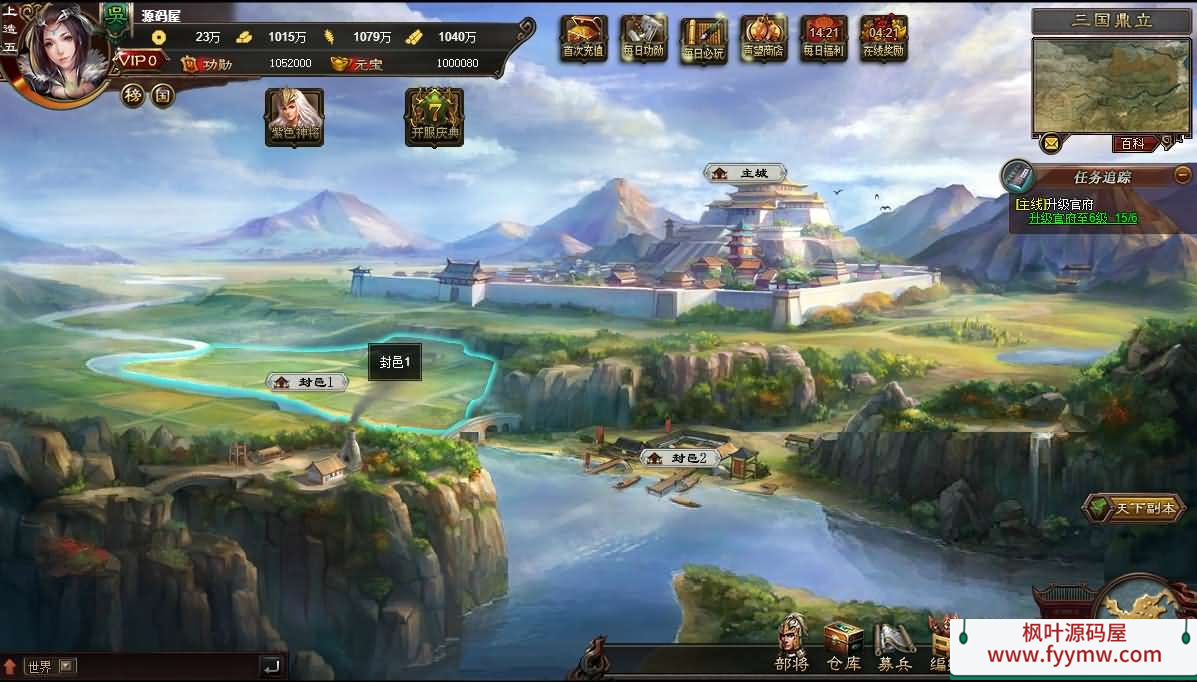This screenshot has width=1197, height=682.
Task: Open the 榜 ranking button
Action: pyautogui.click(x=133, y=96)
